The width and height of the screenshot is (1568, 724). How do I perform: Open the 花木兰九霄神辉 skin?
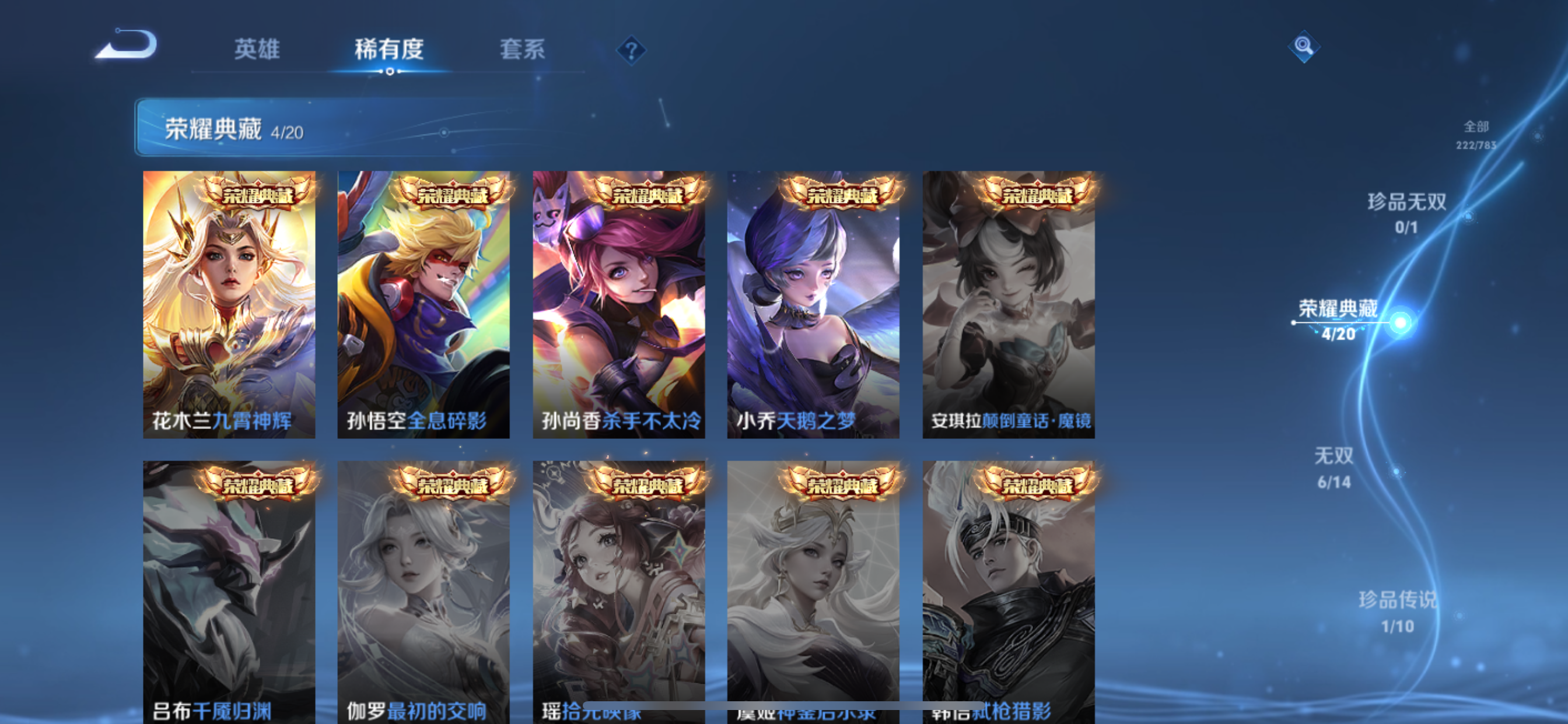229,303
